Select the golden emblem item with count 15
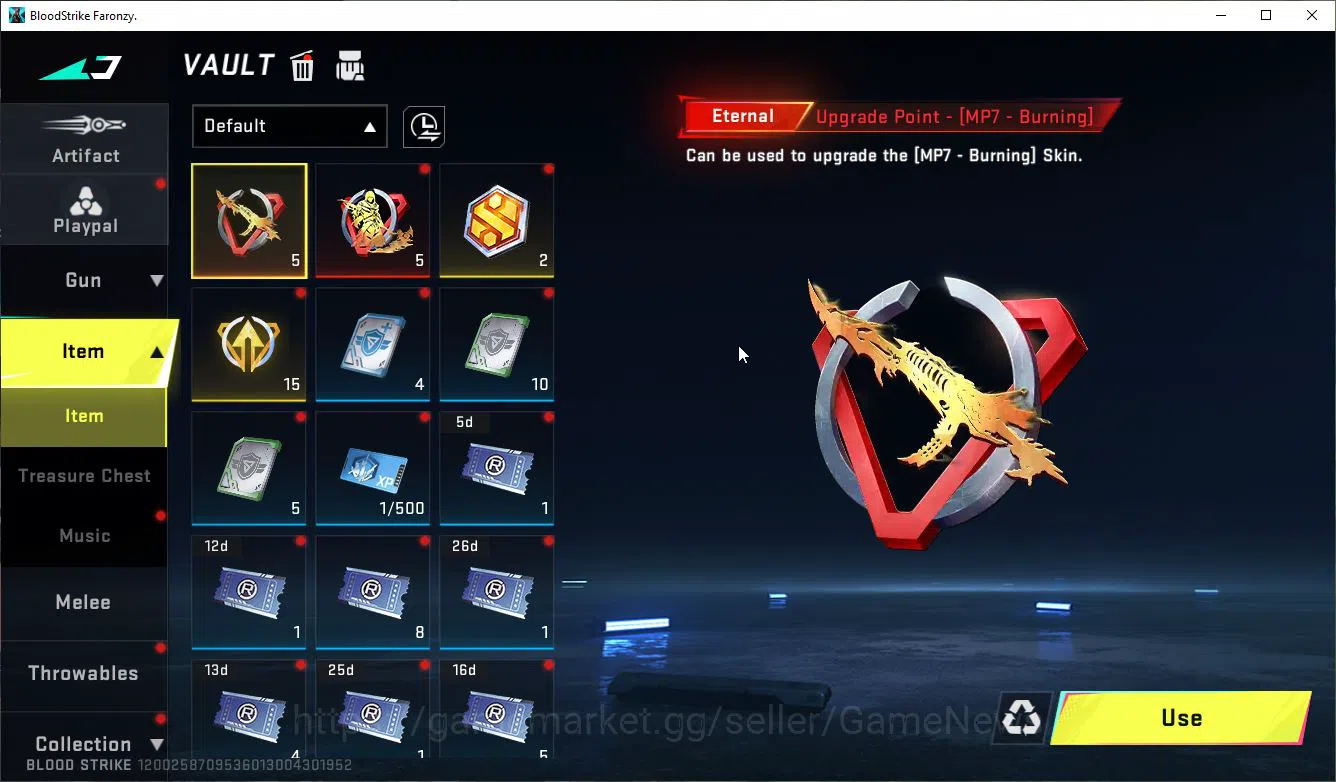This screenshot has height=782, width=1336. pyautogui.click(x=248, y=344)
